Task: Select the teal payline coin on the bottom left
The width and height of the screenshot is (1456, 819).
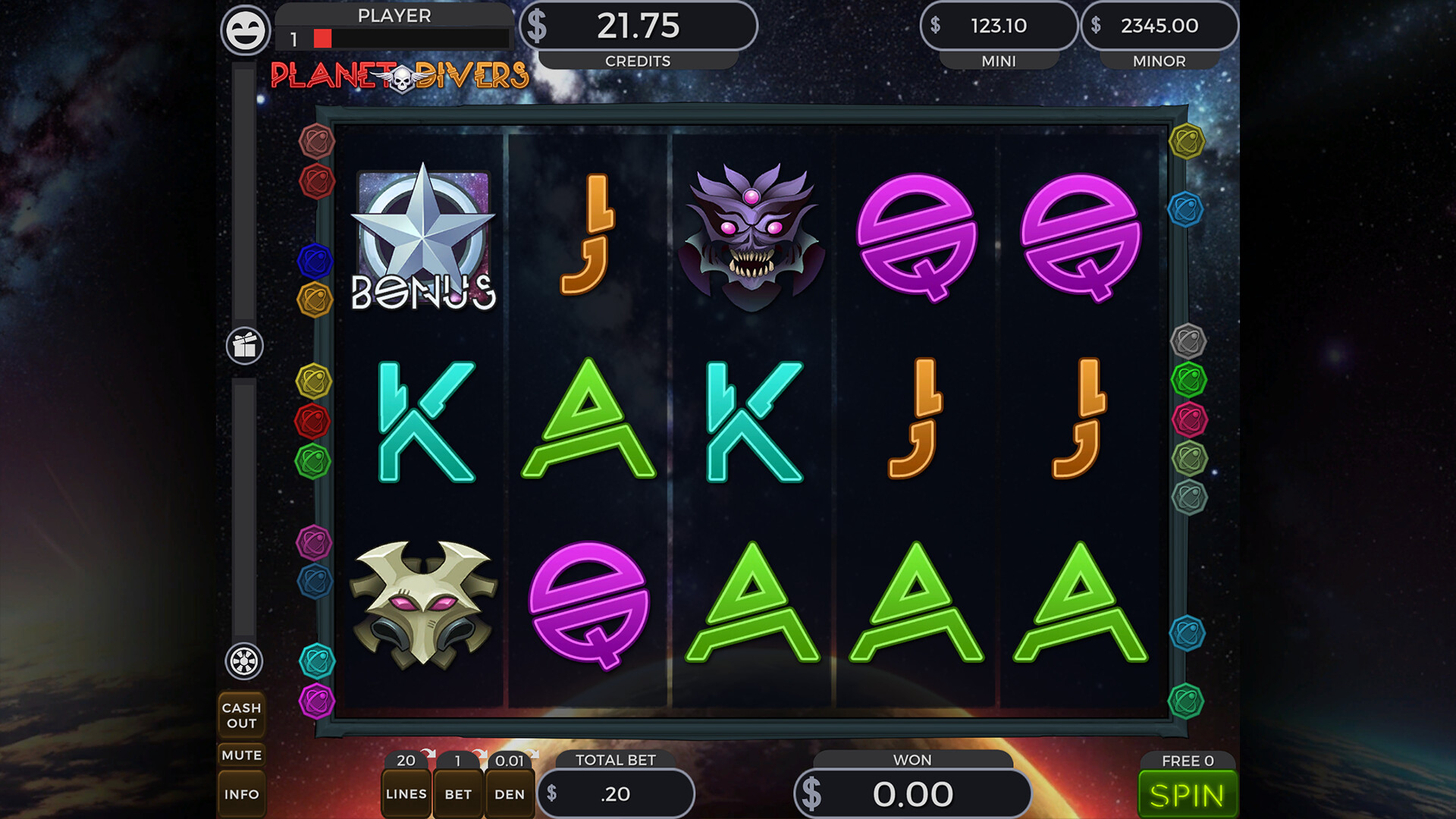Action: click(318, 660)
